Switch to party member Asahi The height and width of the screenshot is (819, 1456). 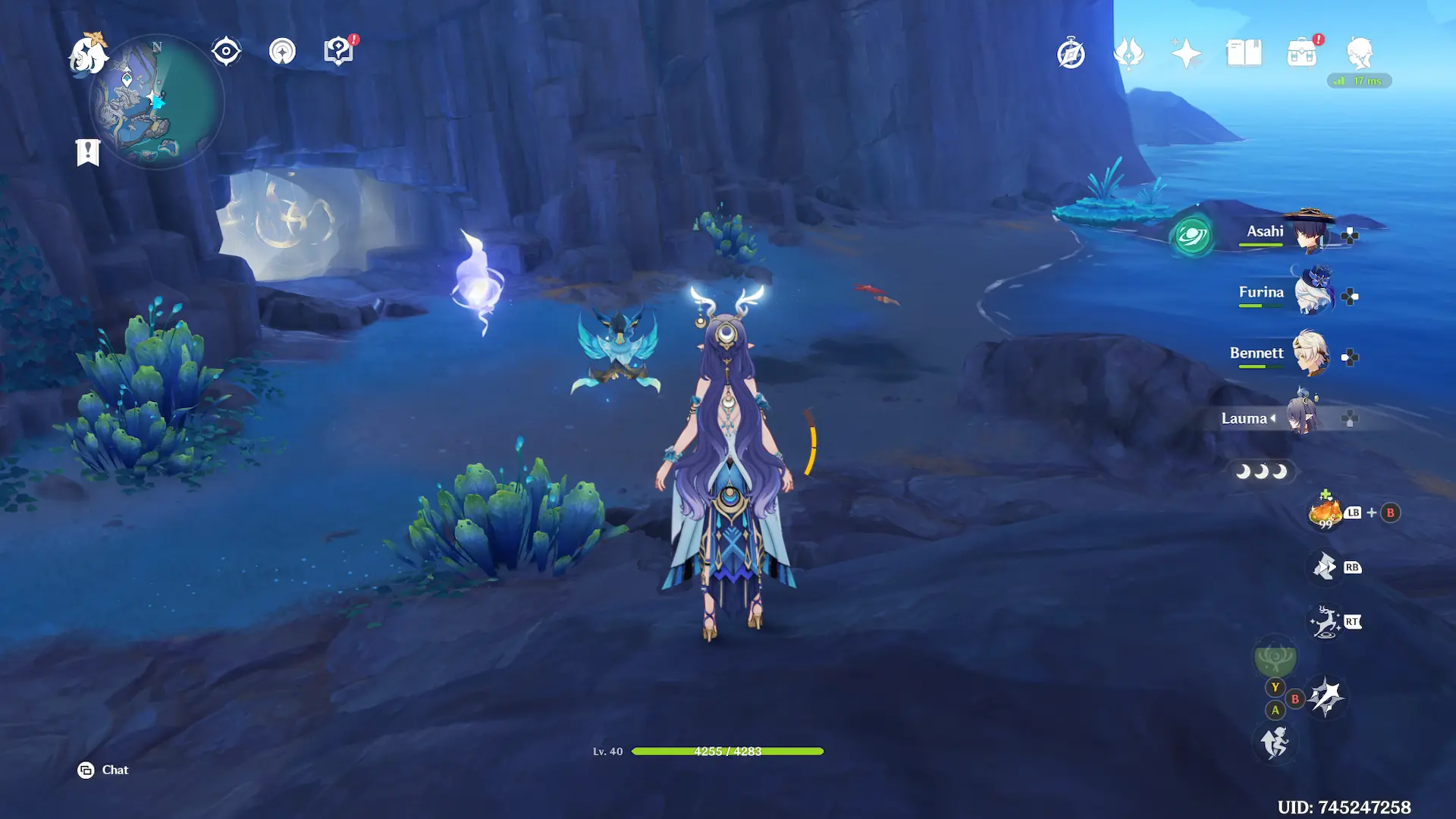point(1289,233)
